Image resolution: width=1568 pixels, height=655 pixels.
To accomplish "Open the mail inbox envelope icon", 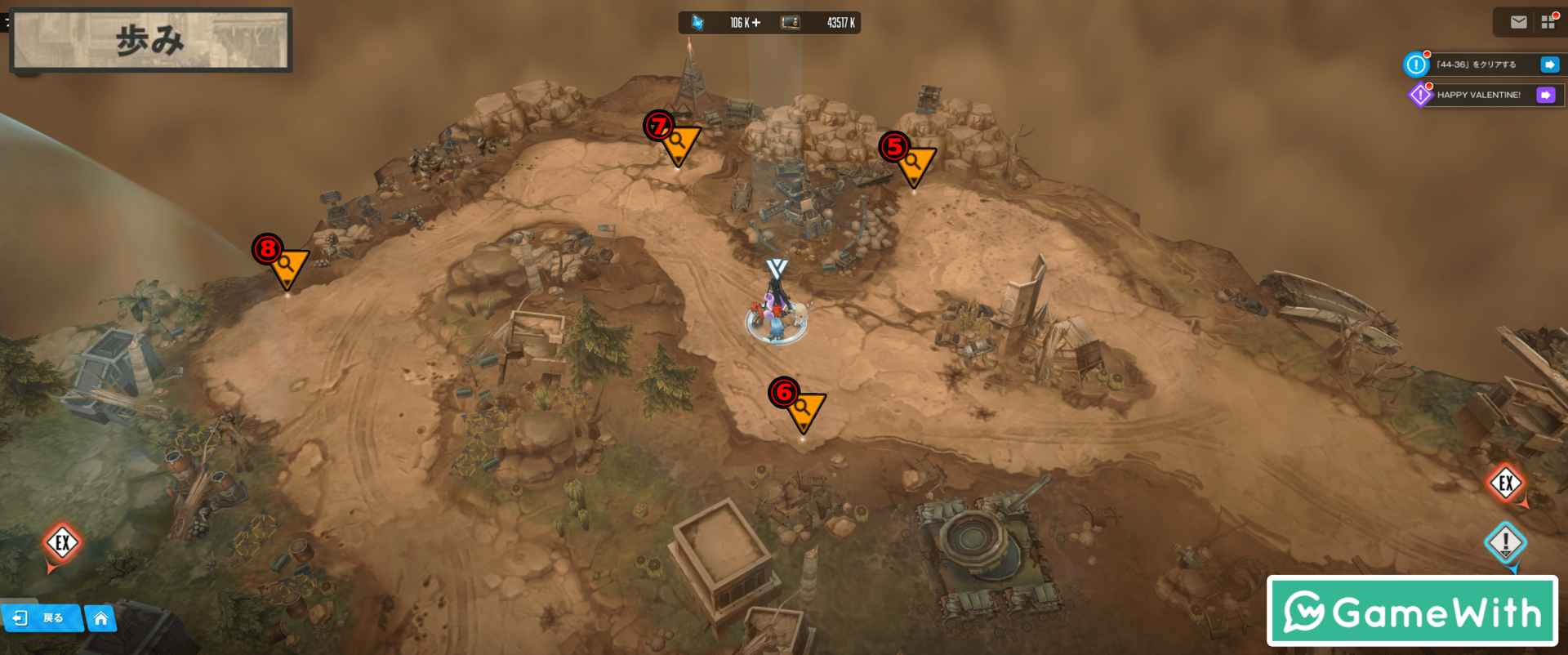I will pyautogui.click(x=1518, y=22).
